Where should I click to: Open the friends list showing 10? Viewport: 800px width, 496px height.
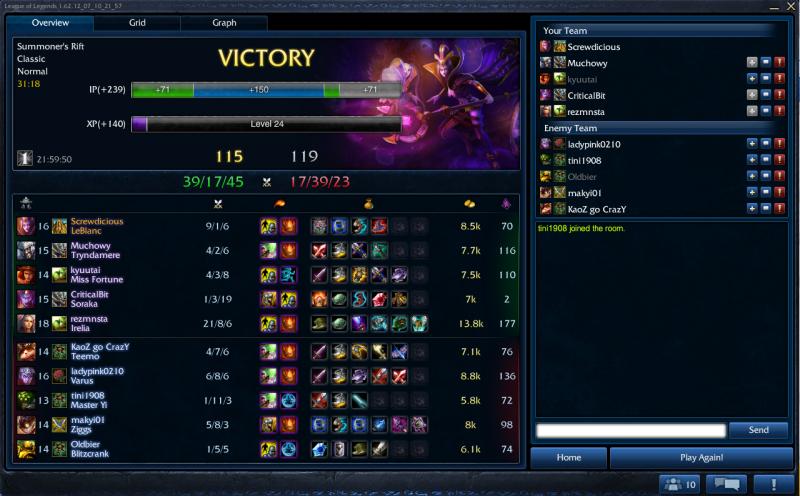(x=680, y=484)
